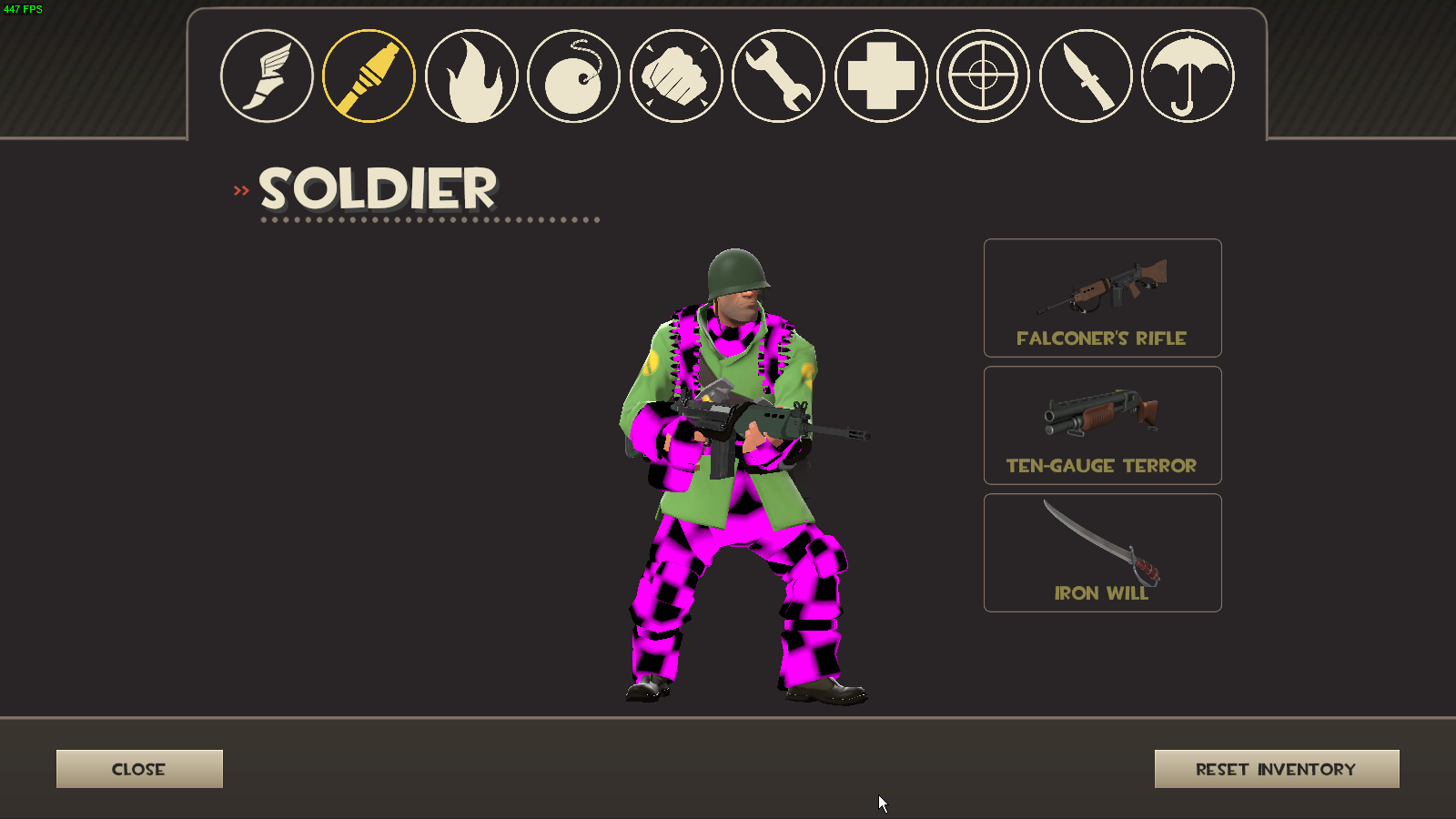The image size is (1456, 819).
Task: Select the umbrella icon tab
Action: [1188, 76]
